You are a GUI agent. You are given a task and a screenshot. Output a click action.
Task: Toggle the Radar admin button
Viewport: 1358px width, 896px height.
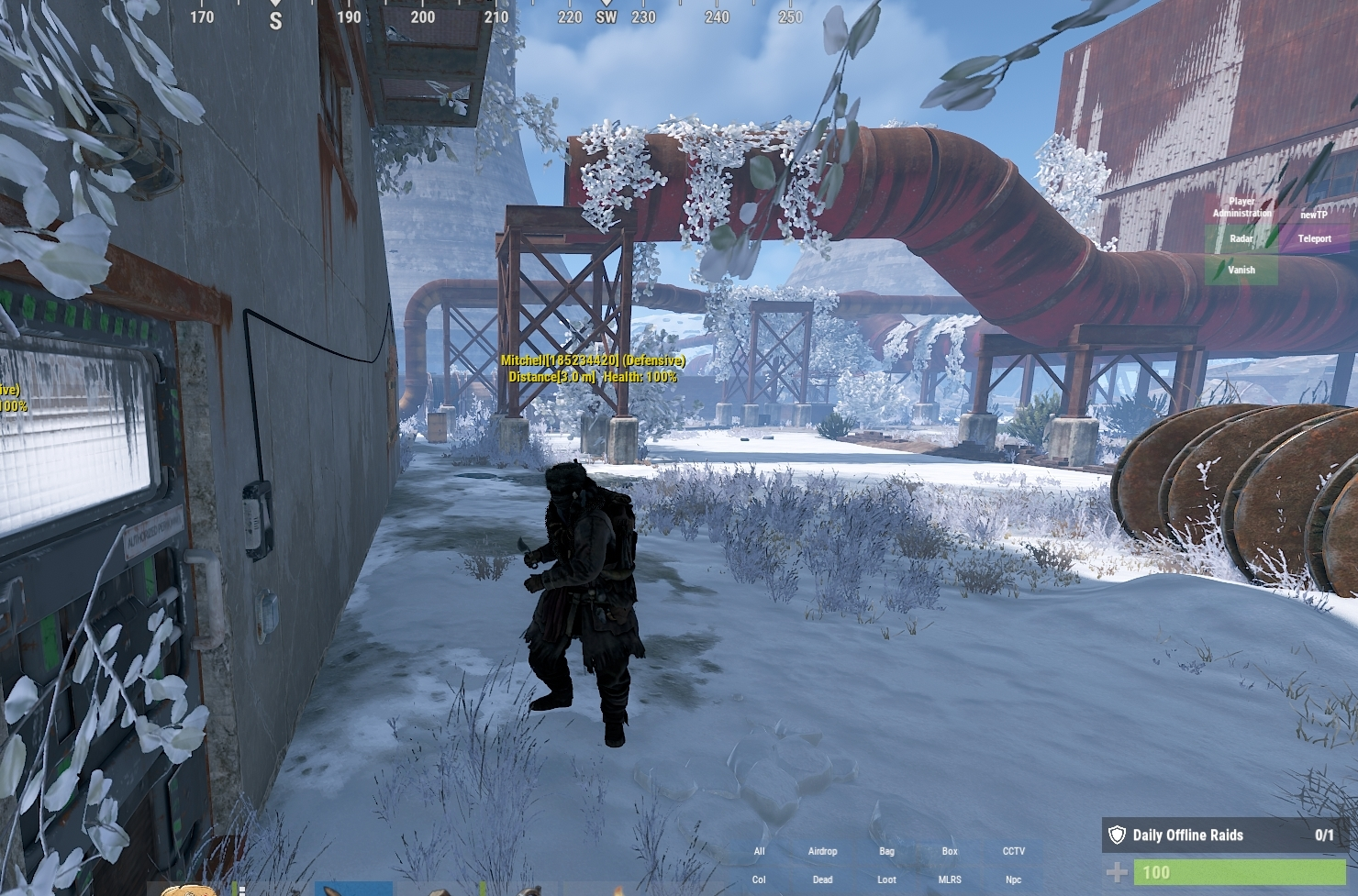coord(1241,238)
